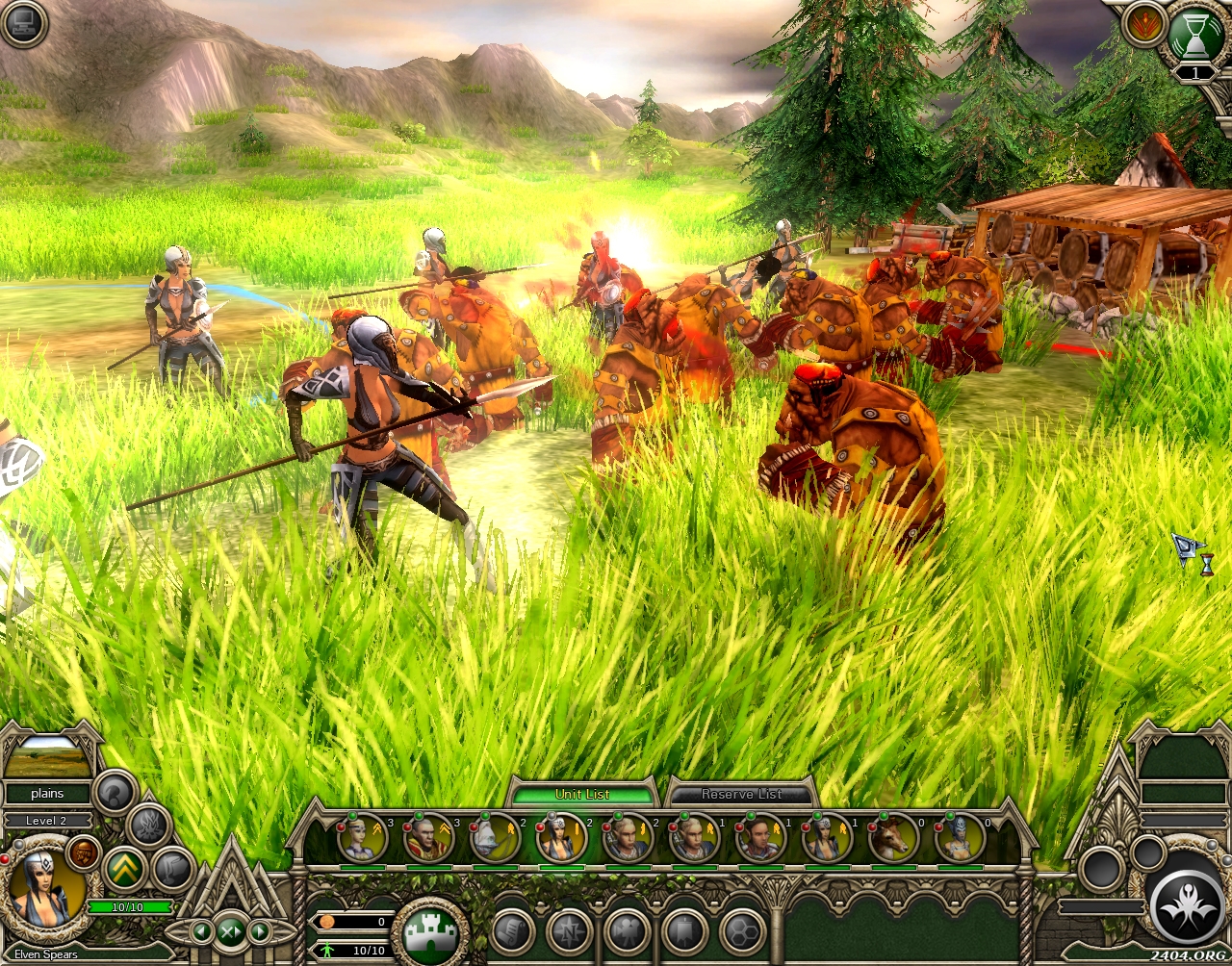Go to the next unit arrow
Screen dimensions: 1232x966
pos(260,931)
